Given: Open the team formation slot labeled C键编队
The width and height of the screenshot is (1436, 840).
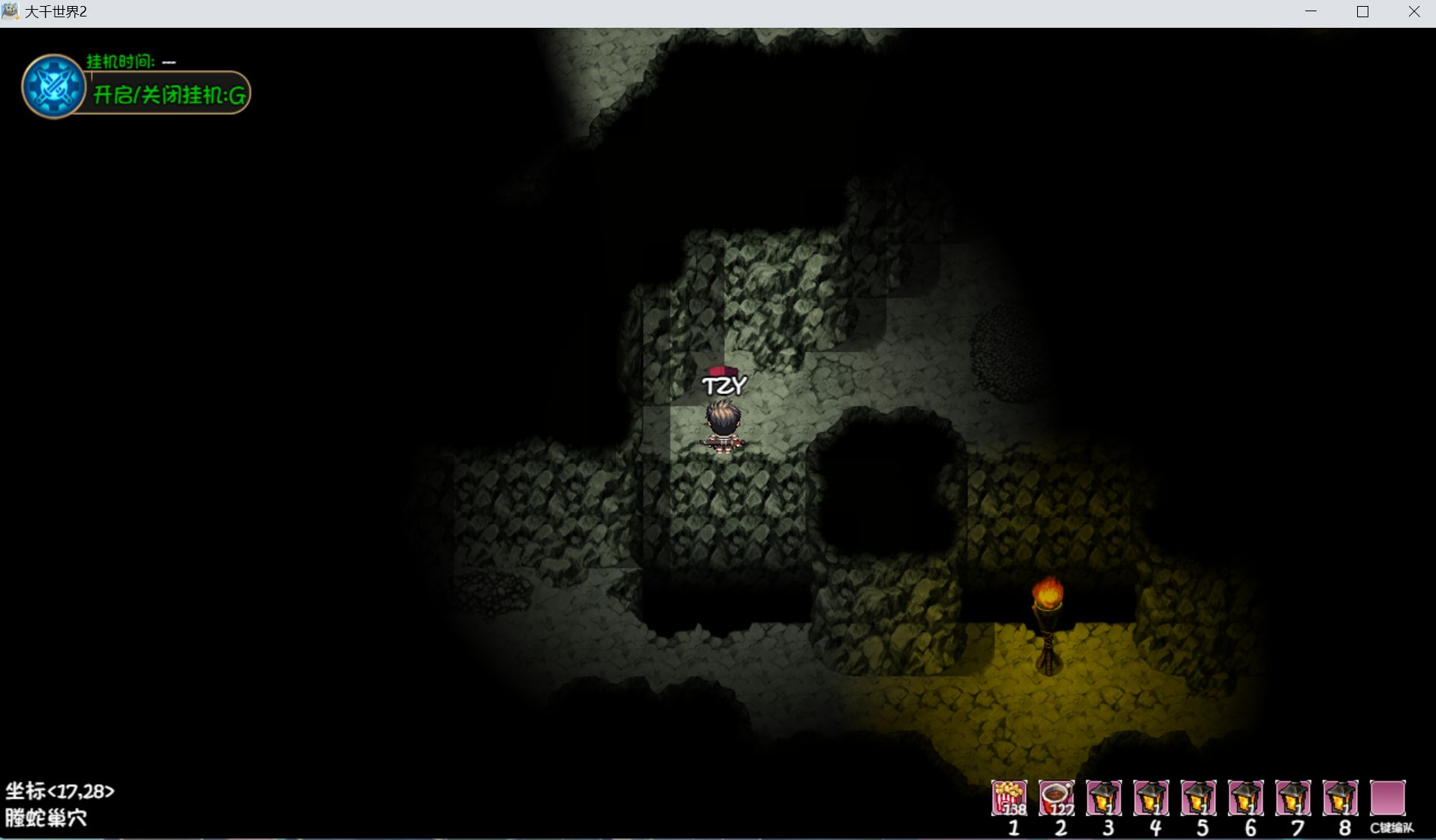Looking at the screenshot, I should coord(1388,797).
